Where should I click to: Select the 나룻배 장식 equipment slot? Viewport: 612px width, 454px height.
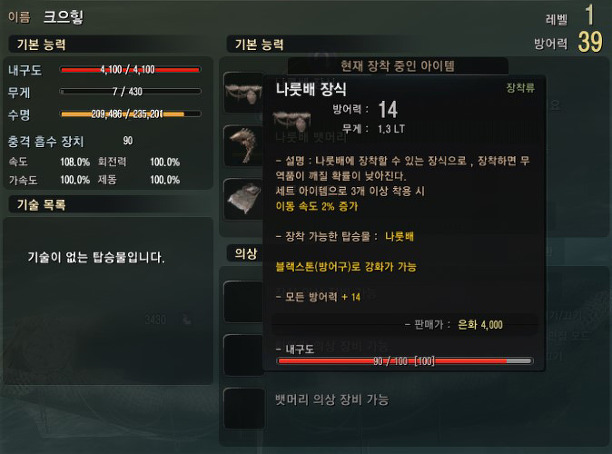coord(243,92)
